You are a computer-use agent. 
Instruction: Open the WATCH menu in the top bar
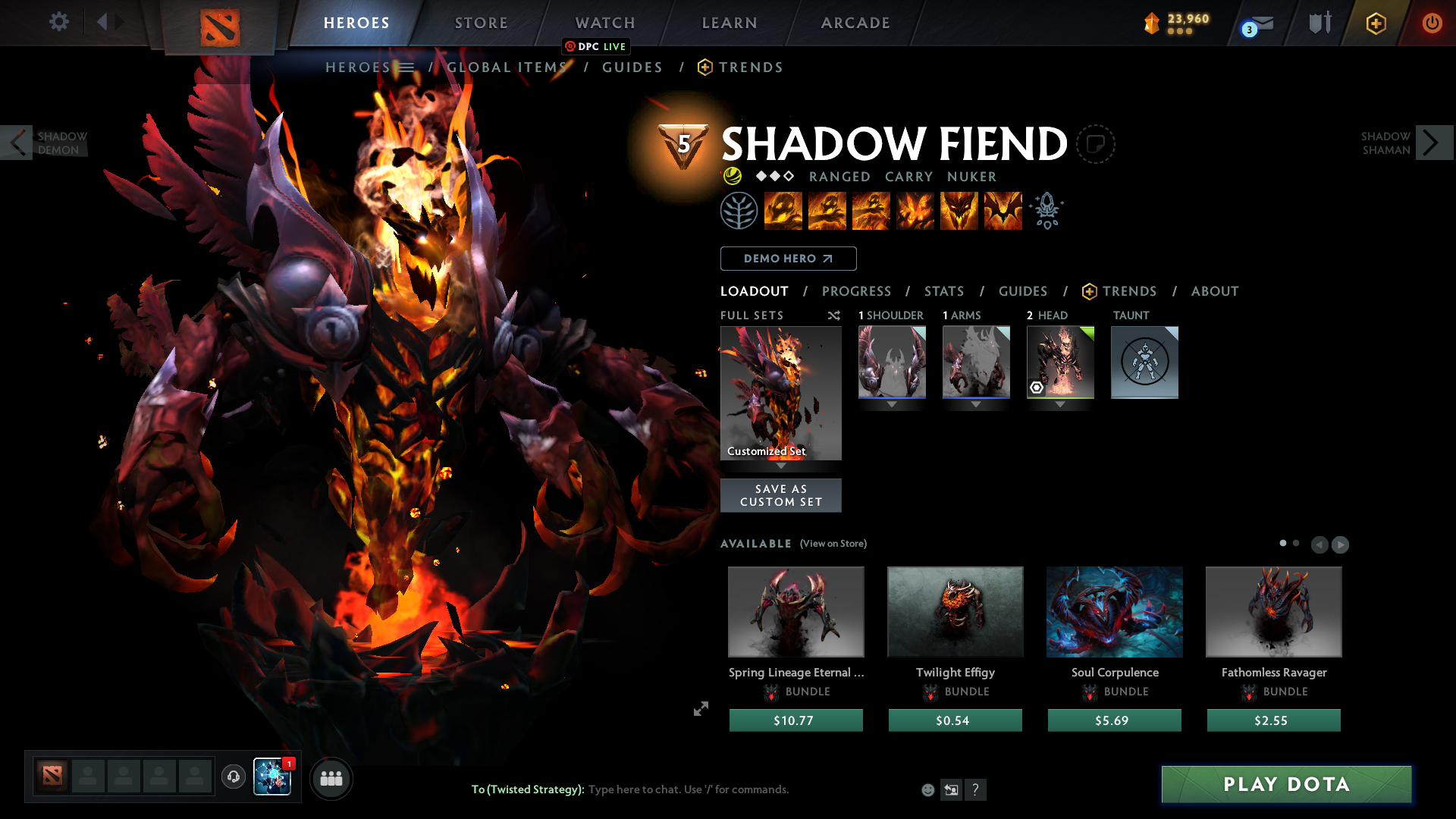(604, 23)
